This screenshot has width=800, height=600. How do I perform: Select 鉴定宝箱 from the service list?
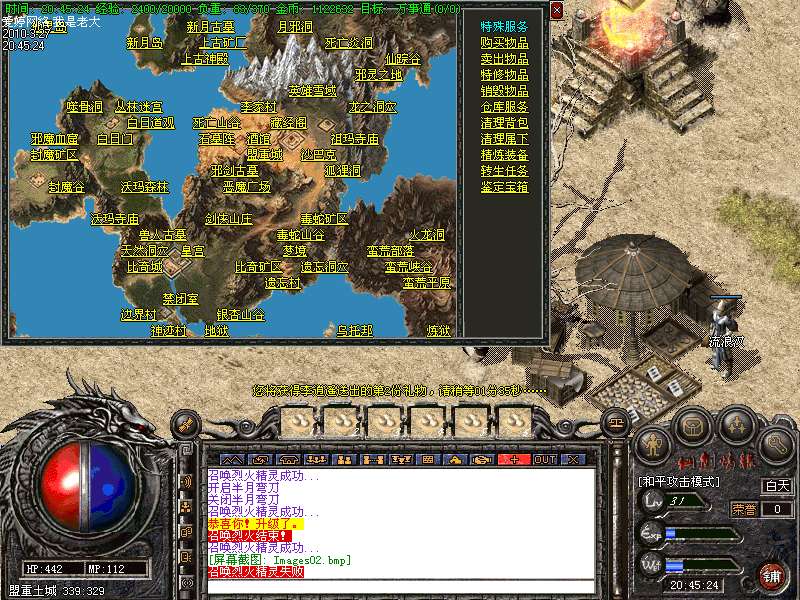click(504, 187)
